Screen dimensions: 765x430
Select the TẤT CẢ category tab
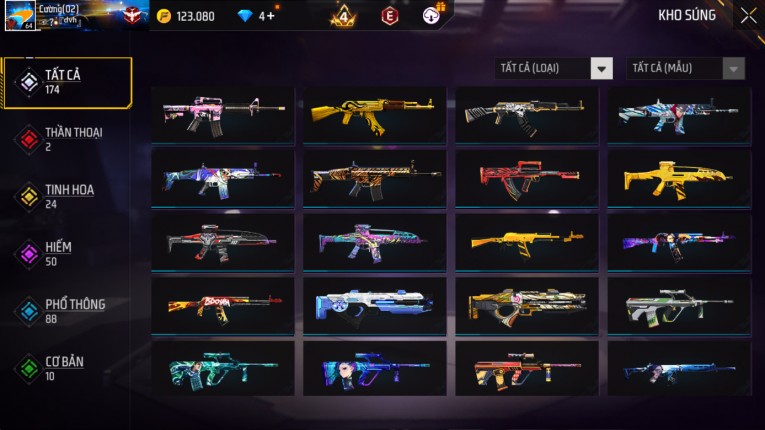[x=67, y=82]
